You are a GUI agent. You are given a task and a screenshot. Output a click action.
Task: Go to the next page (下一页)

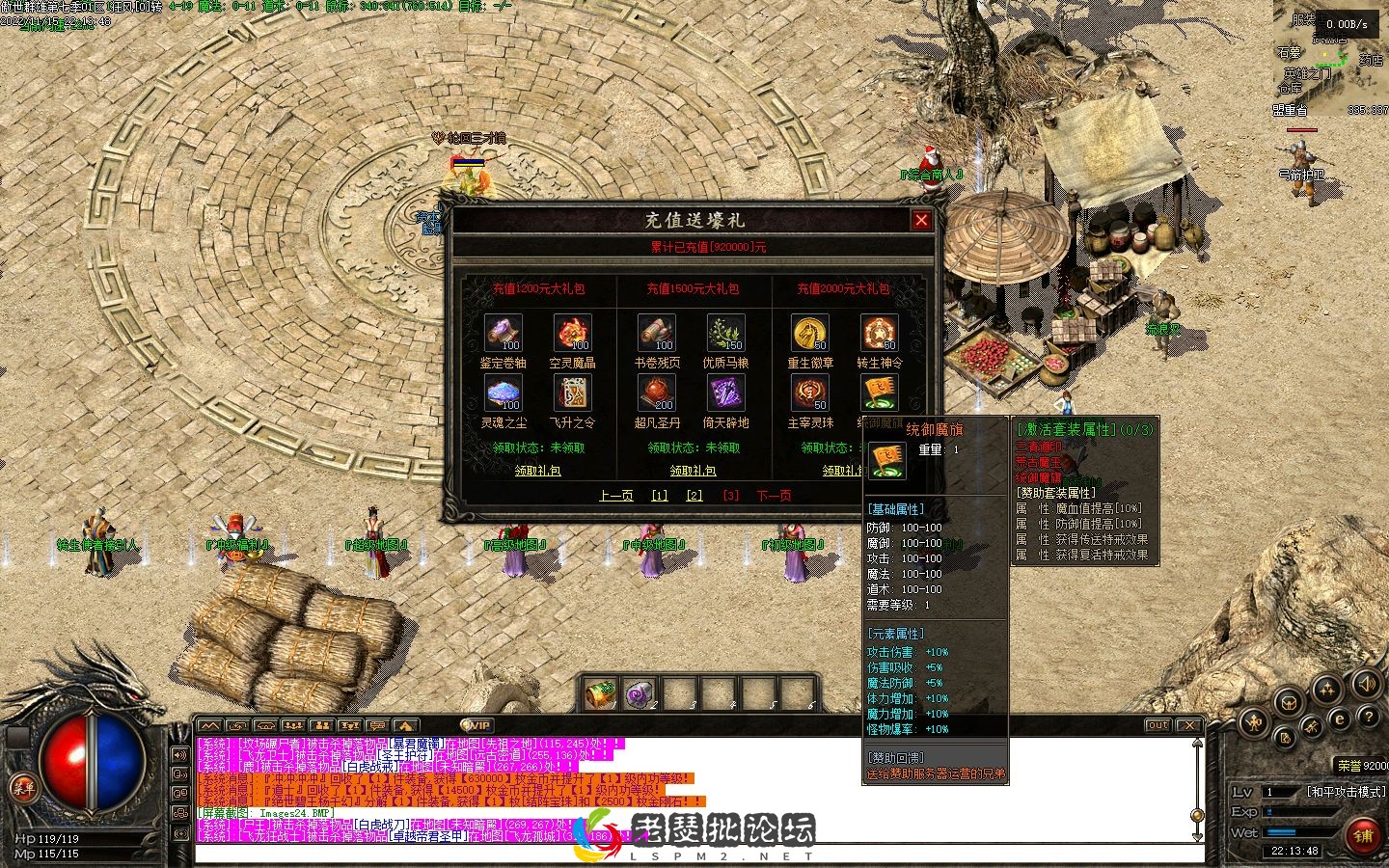pyautogui.click(x=774, y=496)
